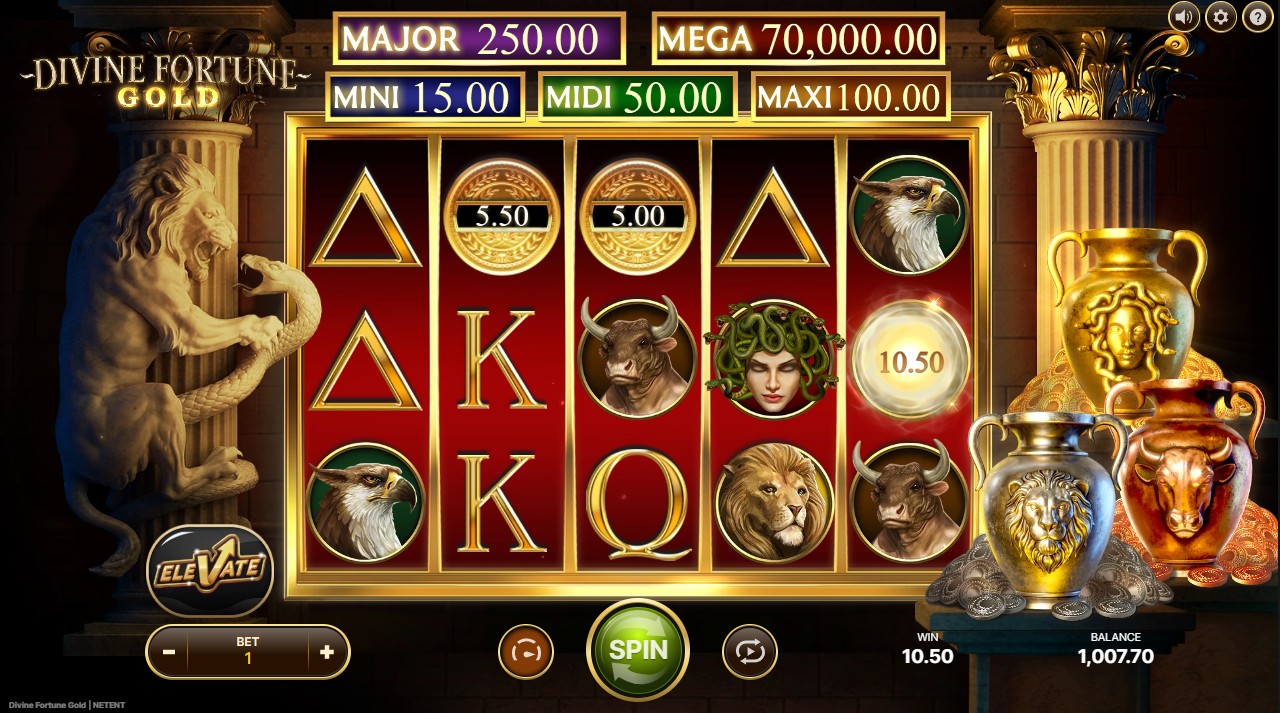Viewport: 1280px width, 713px height.
Task: Spin the reels with the green SPIN button
Action: 638,649
